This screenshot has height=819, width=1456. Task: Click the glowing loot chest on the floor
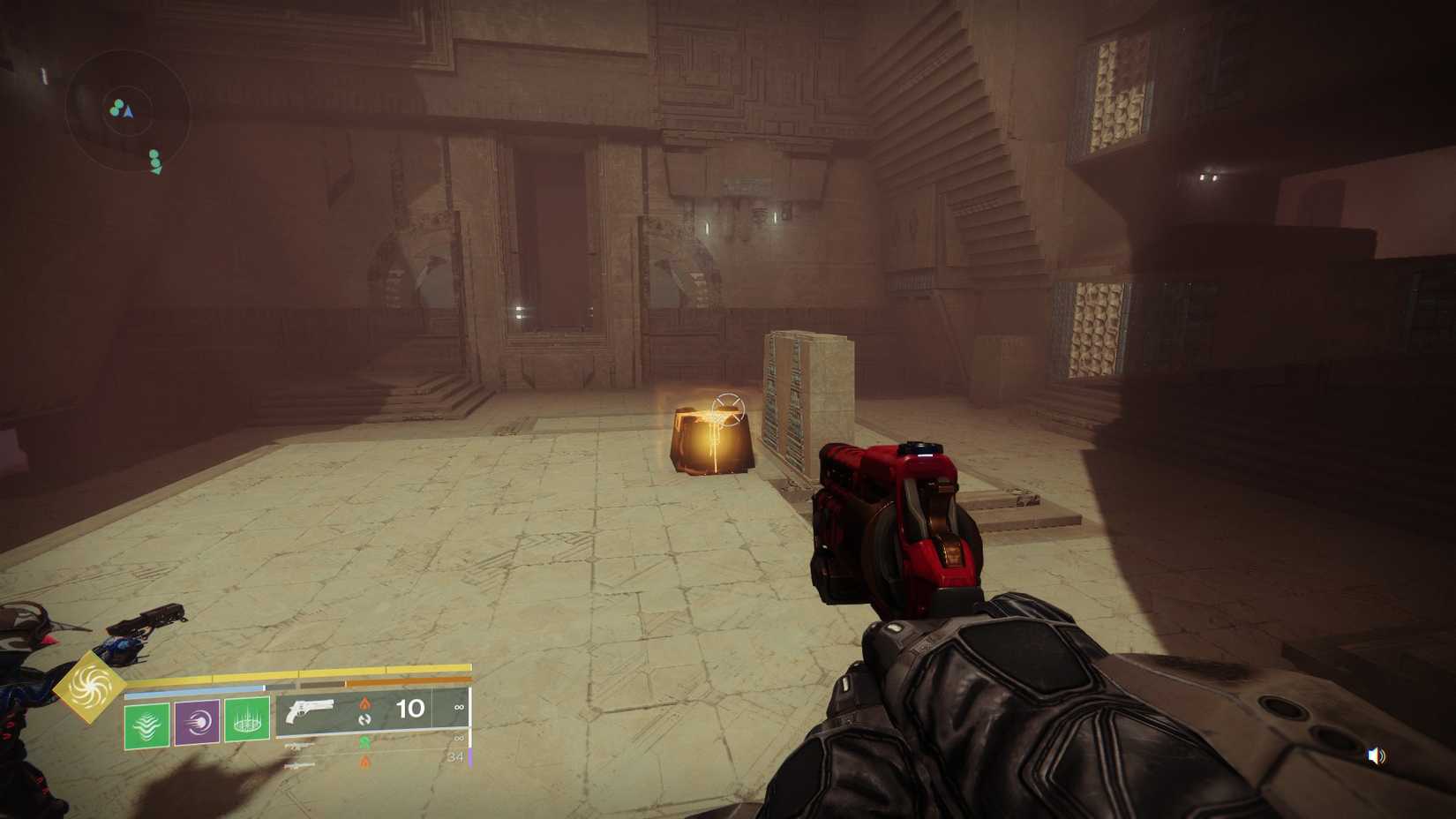tap(710, 441)
